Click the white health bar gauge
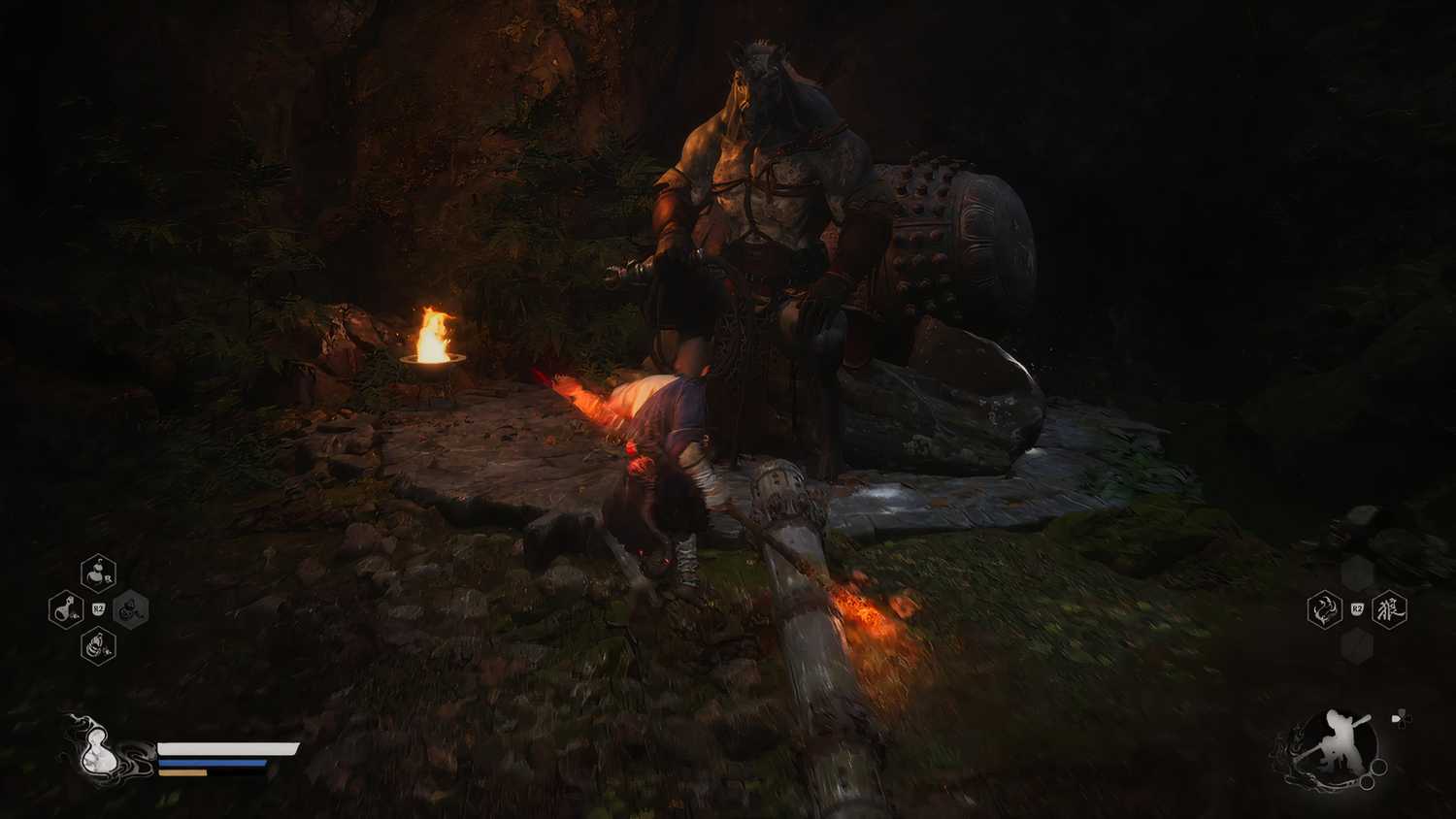The image size is (1456, 819). click(228, 747)
